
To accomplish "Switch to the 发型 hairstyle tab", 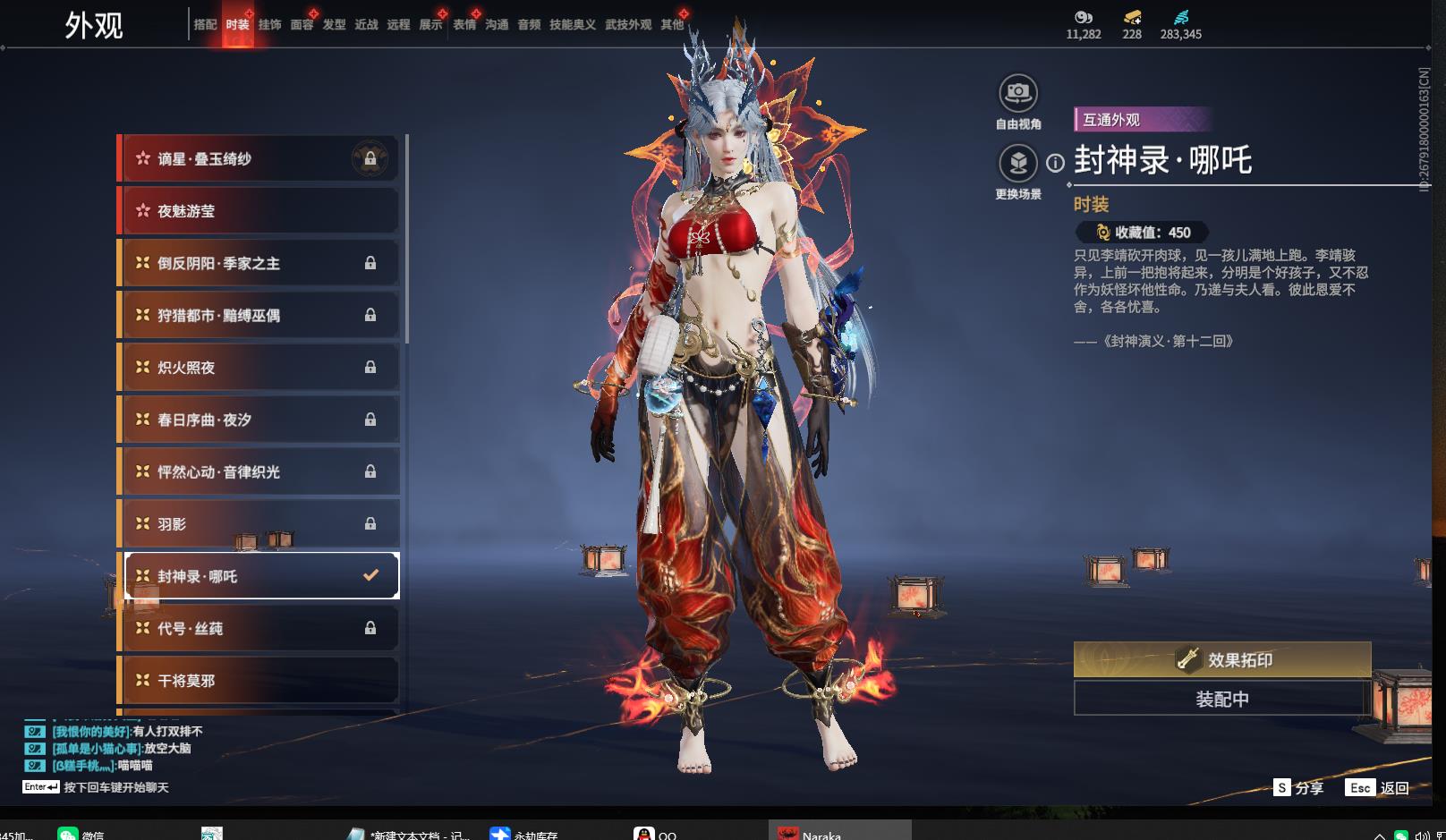I will point(334,25).
